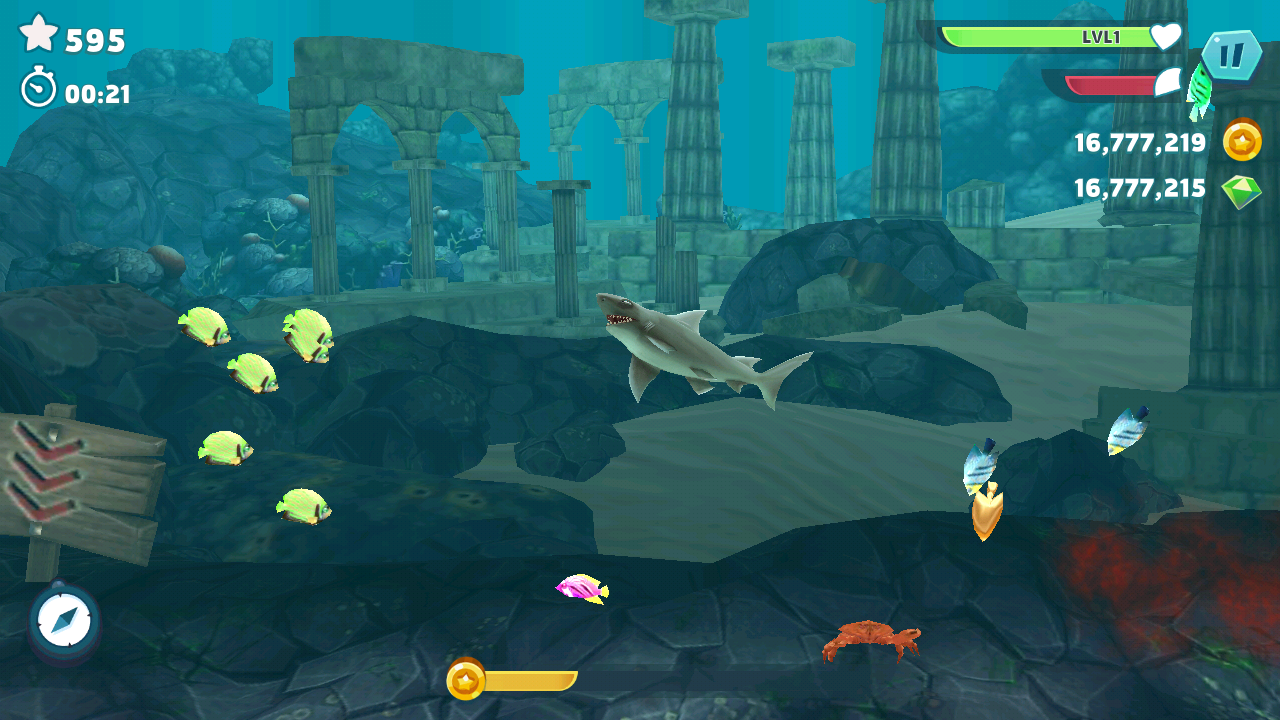Tap the gold coin currency icon
Screen dimensions: 1280x720
coord(1242,142)
